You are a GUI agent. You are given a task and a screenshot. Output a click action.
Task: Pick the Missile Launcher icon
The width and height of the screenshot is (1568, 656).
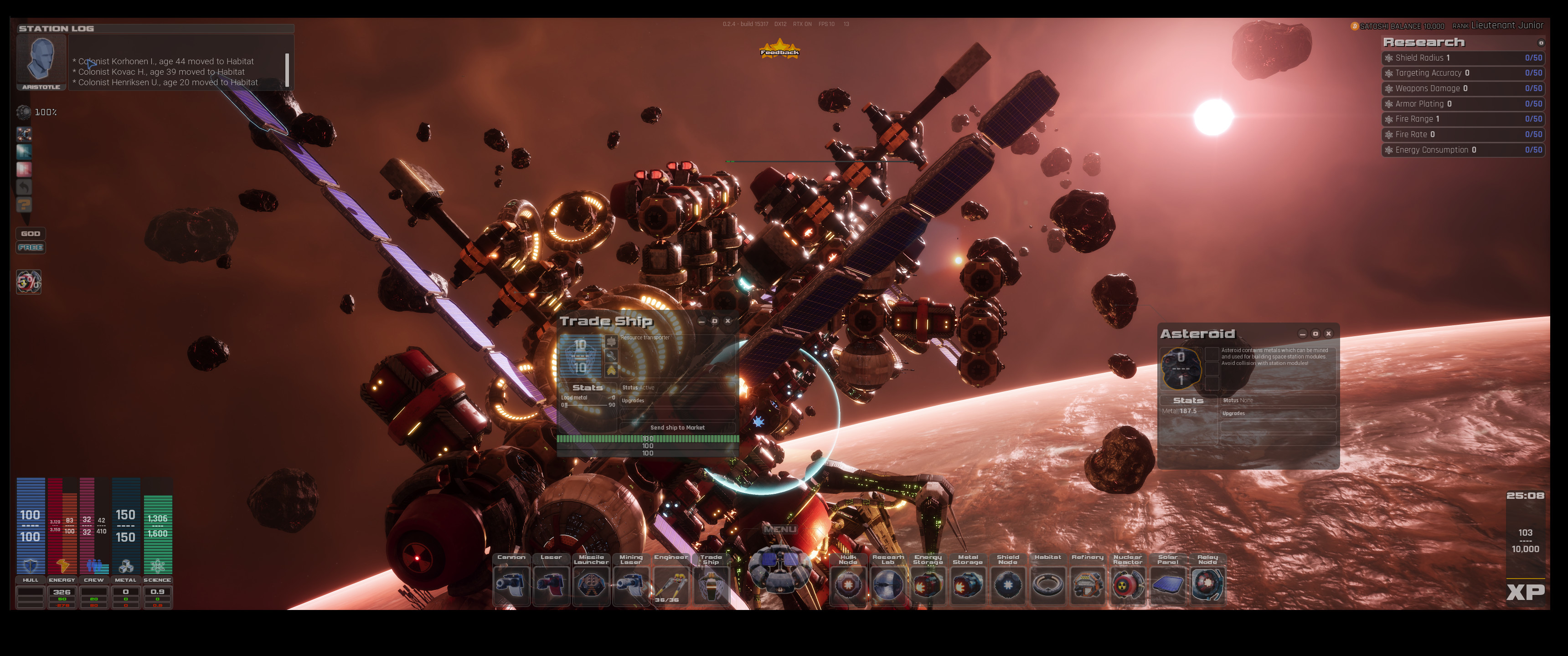(591, 585)
